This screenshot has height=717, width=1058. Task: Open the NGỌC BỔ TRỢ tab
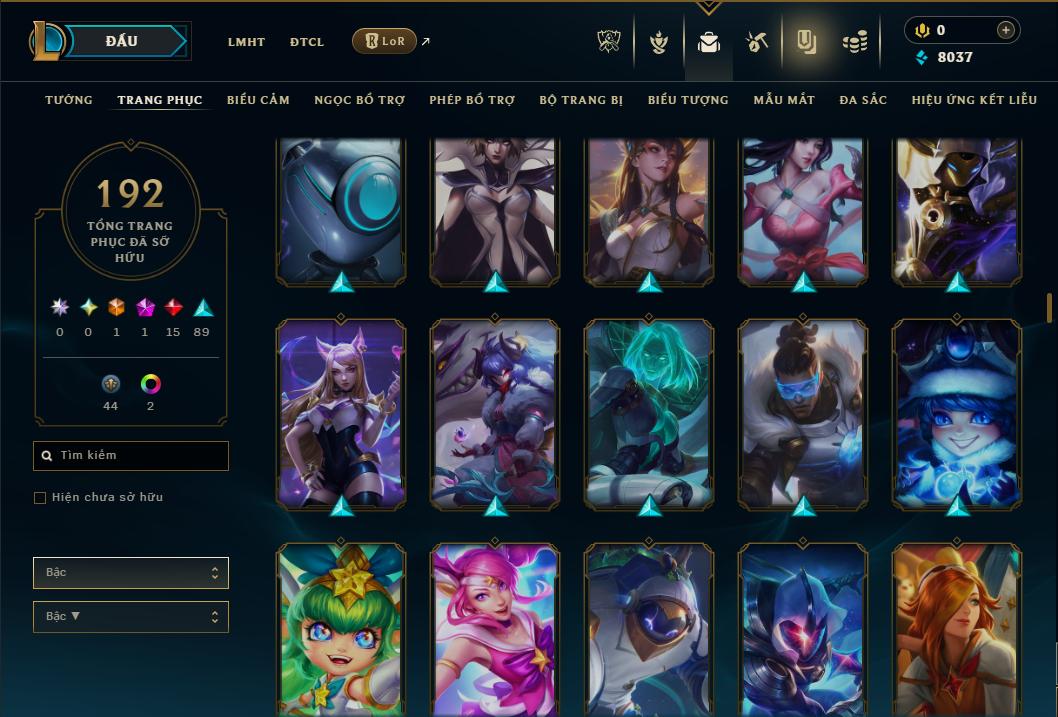[x=359, y=100]
